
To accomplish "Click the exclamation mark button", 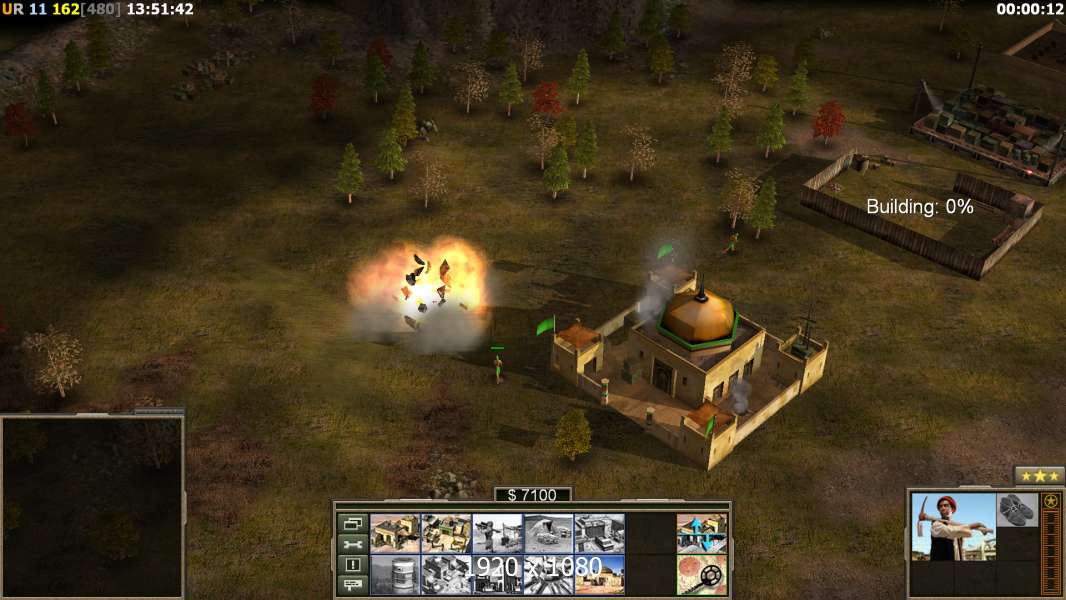I will tap(352, 565).
